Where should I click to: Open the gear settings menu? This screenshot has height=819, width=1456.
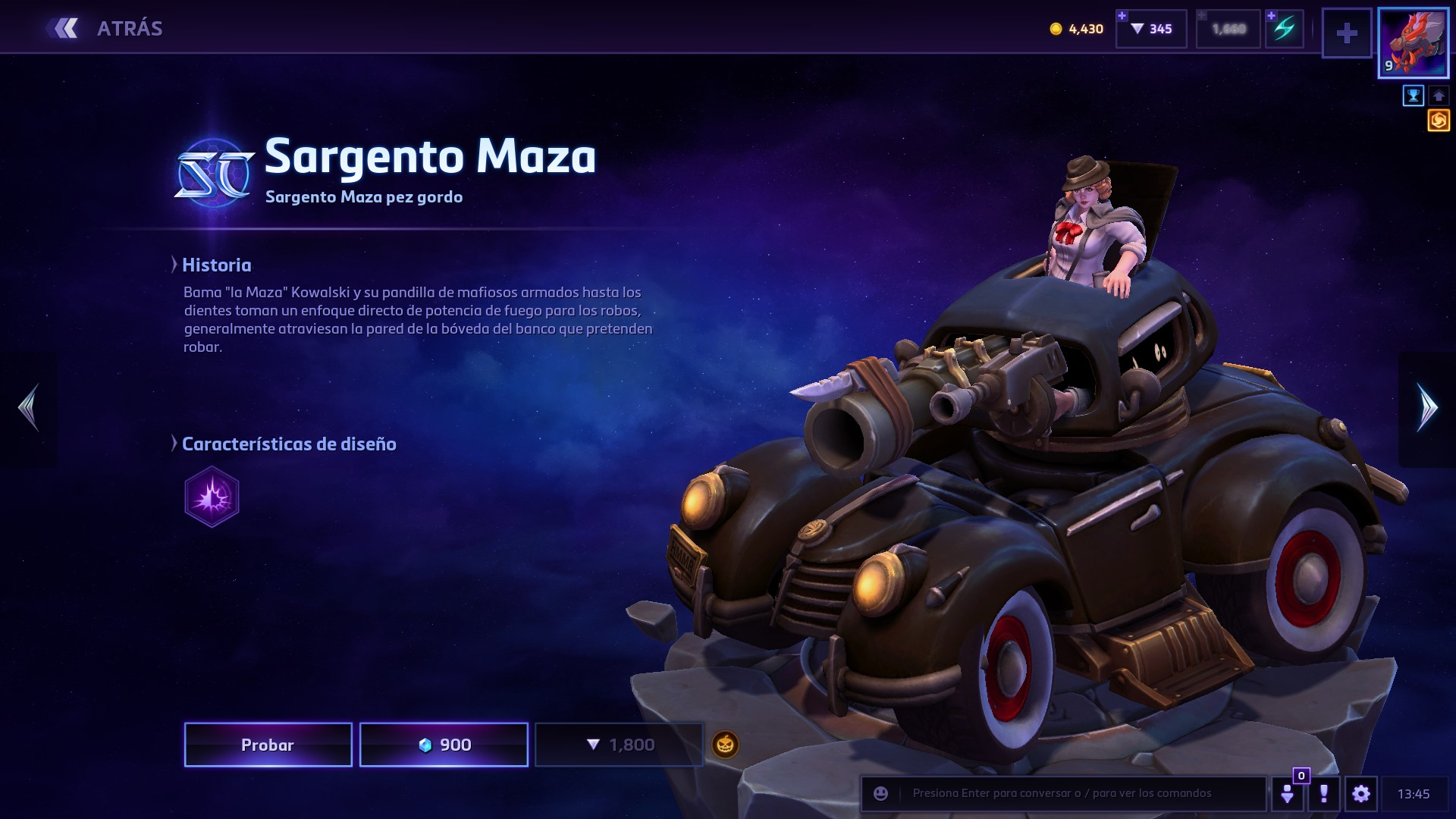[1360, 794]
